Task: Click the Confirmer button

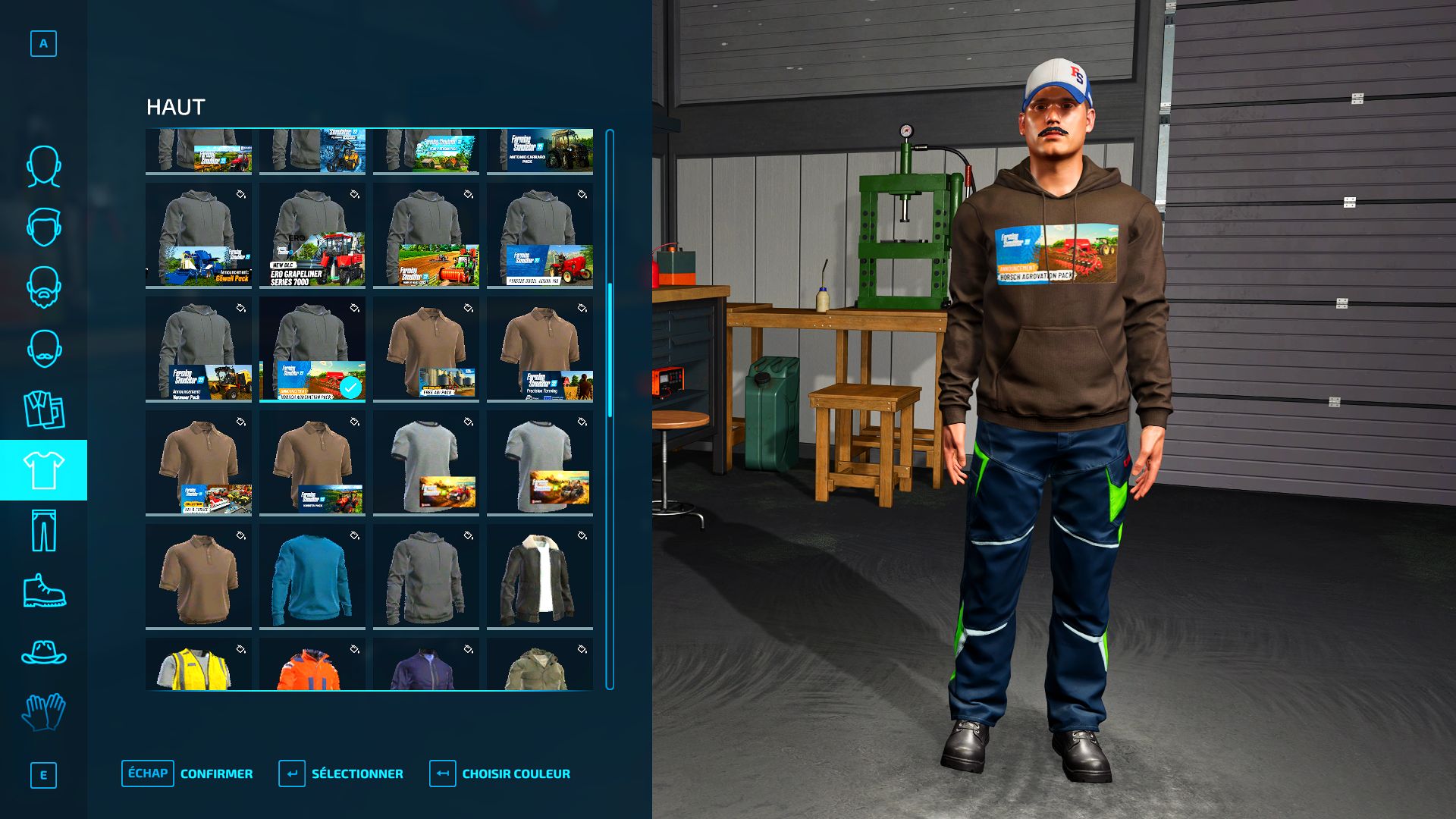Action: point(187,773)
